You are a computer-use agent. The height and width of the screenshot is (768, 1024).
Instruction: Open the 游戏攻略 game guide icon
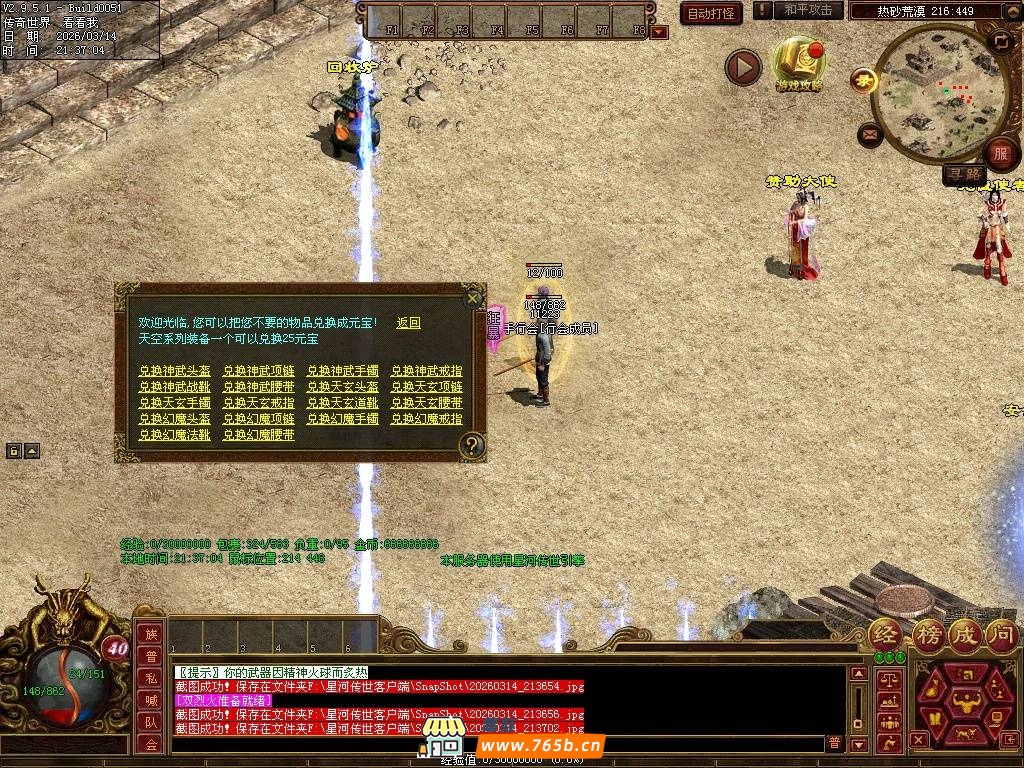799,64
